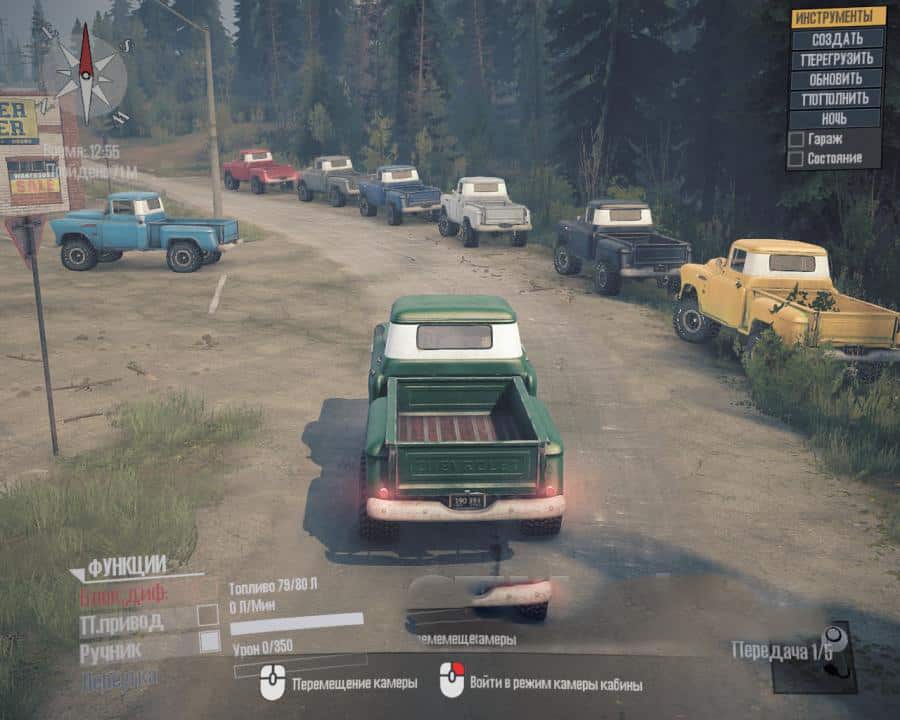Viewport: 900px width, 720px height.
Task: Click the Создать button
Action: coord(837,38)
